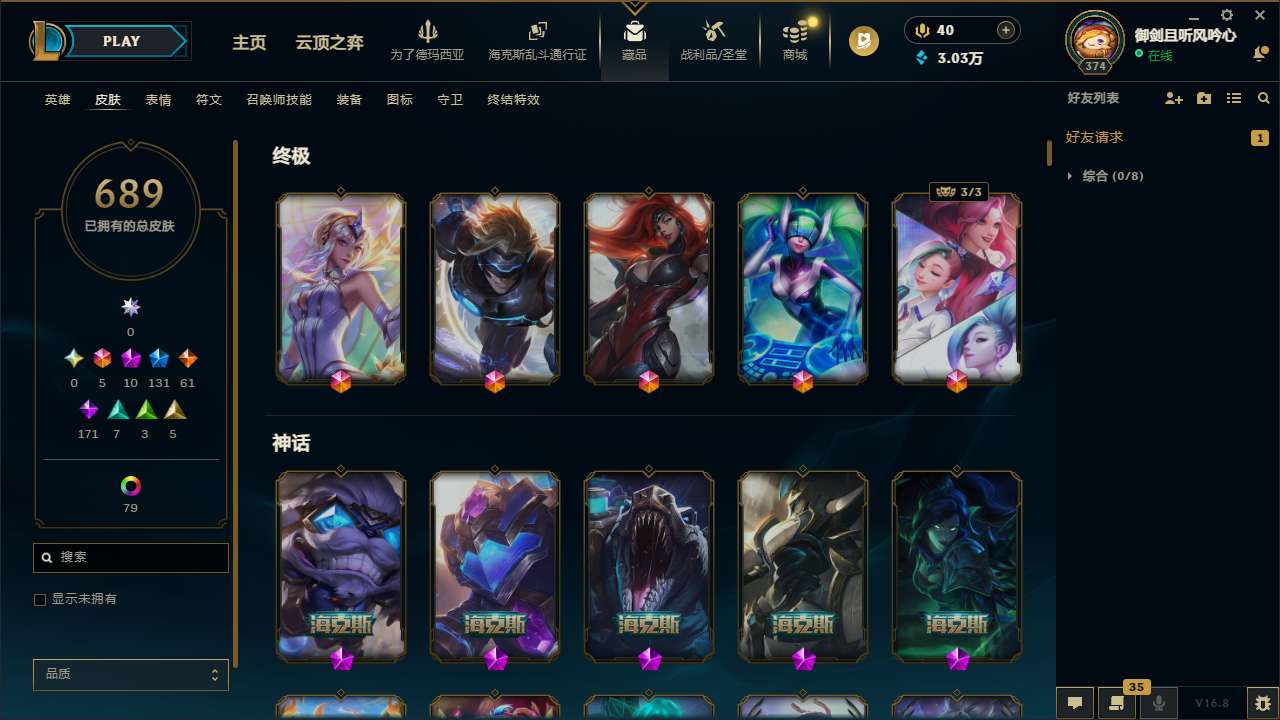Open the chat bubble icon at bottom right
This screenshot has width=1280, height=720.
tap(1074, 703)
